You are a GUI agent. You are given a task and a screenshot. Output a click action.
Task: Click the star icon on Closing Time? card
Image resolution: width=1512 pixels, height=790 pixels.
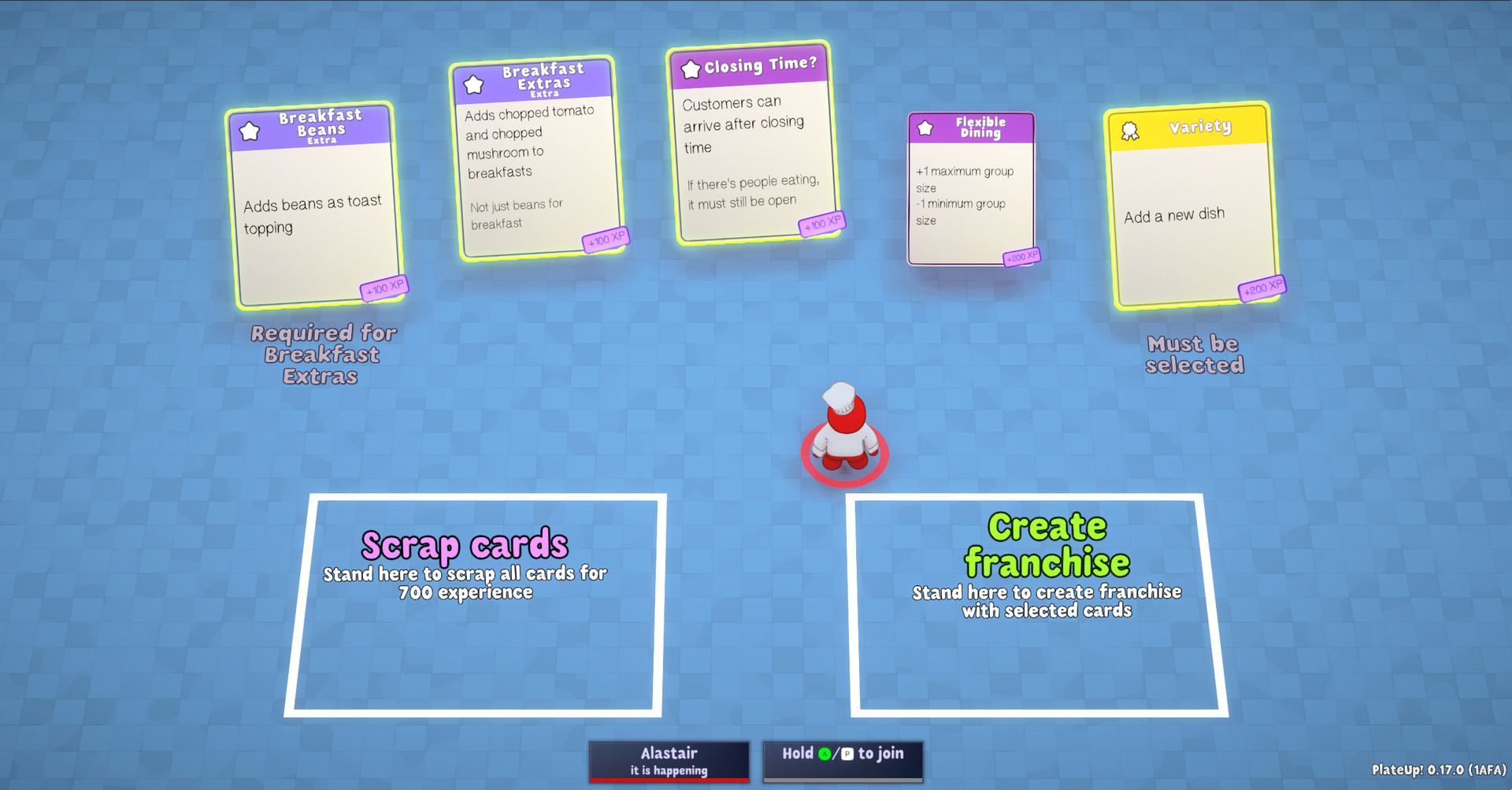(691, 69)
